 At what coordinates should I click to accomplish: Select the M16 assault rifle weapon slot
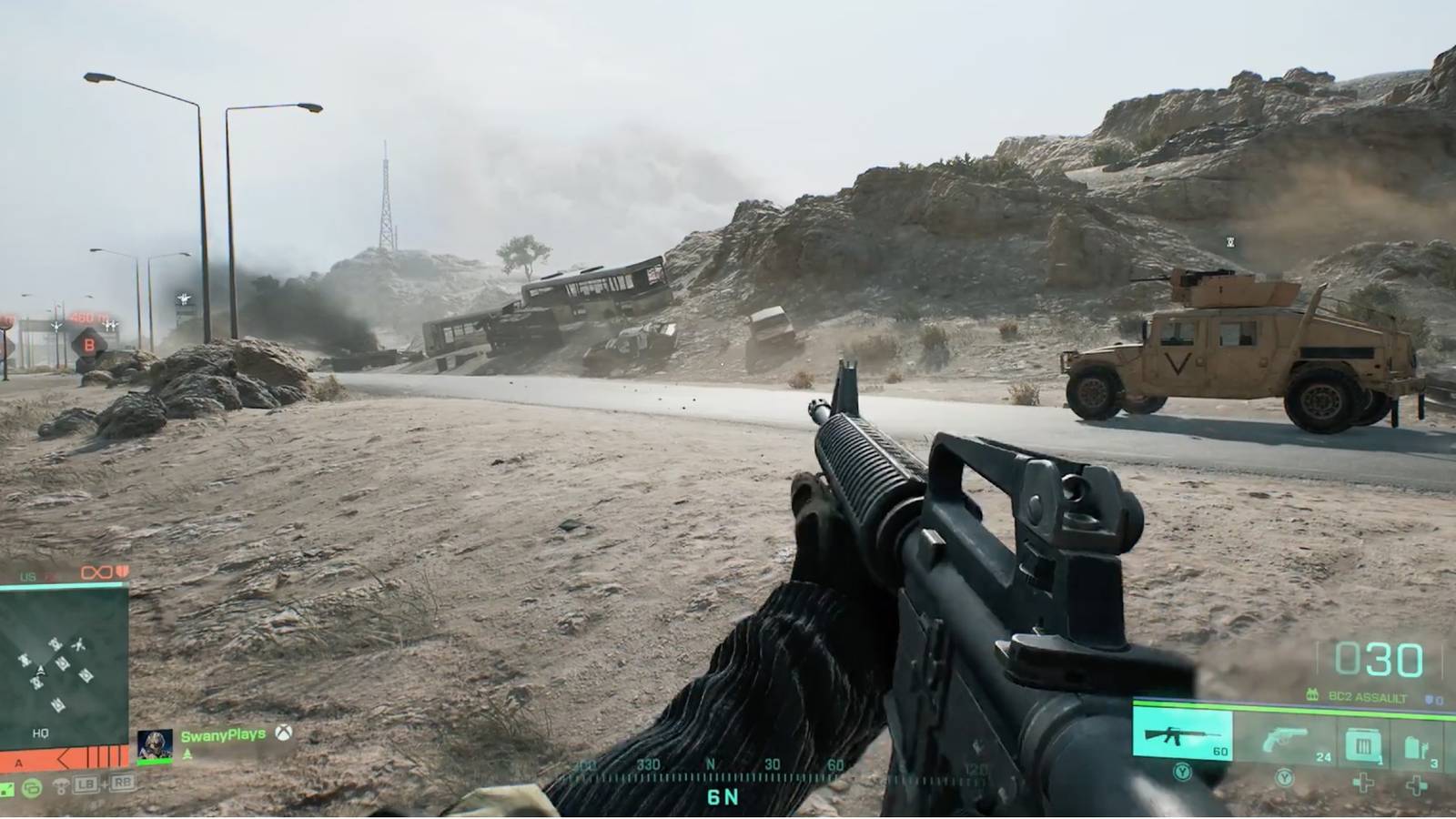coord(1183,735)
